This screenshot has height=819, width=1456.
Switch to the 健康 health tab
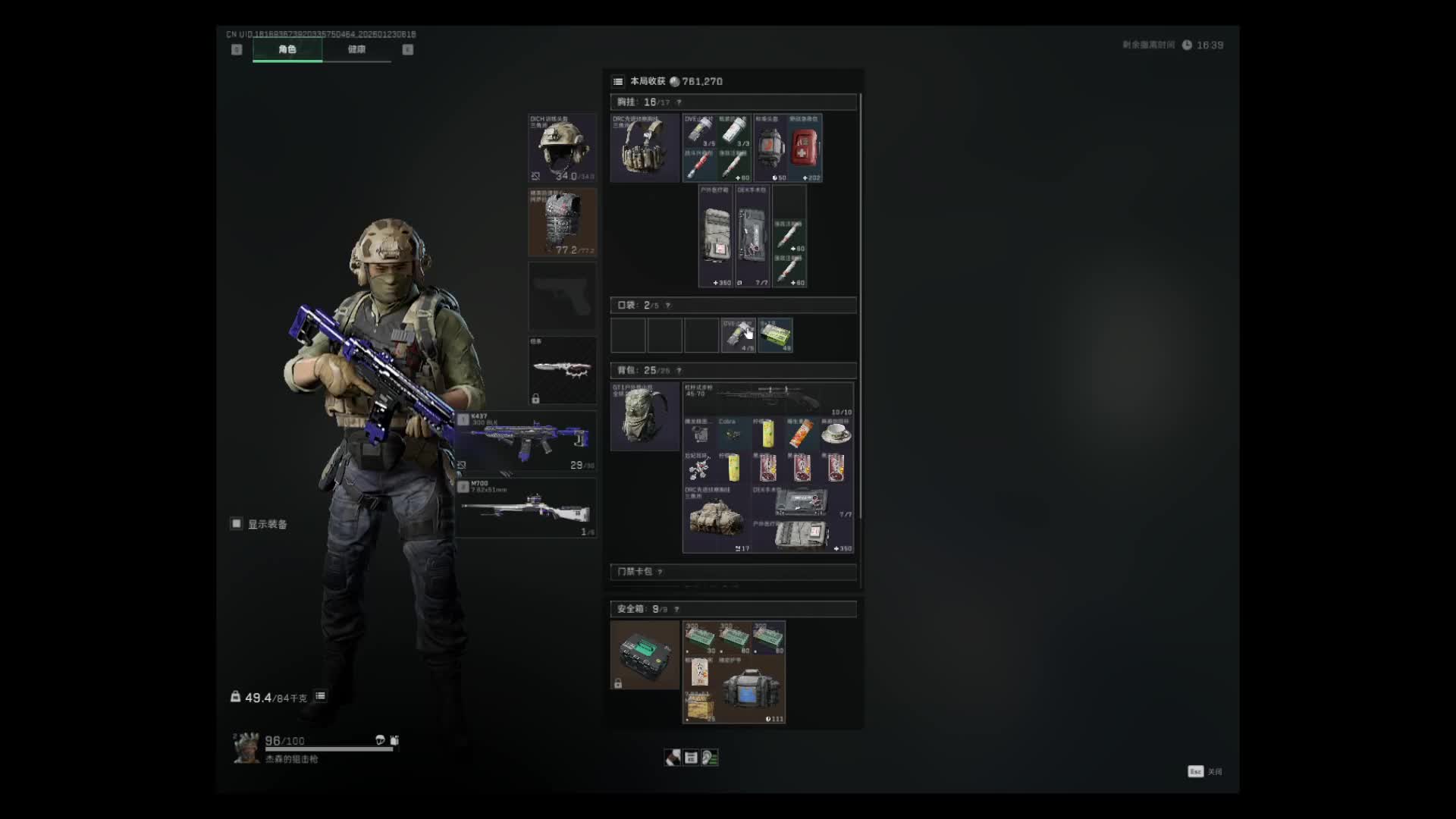(x=356, y=49)
